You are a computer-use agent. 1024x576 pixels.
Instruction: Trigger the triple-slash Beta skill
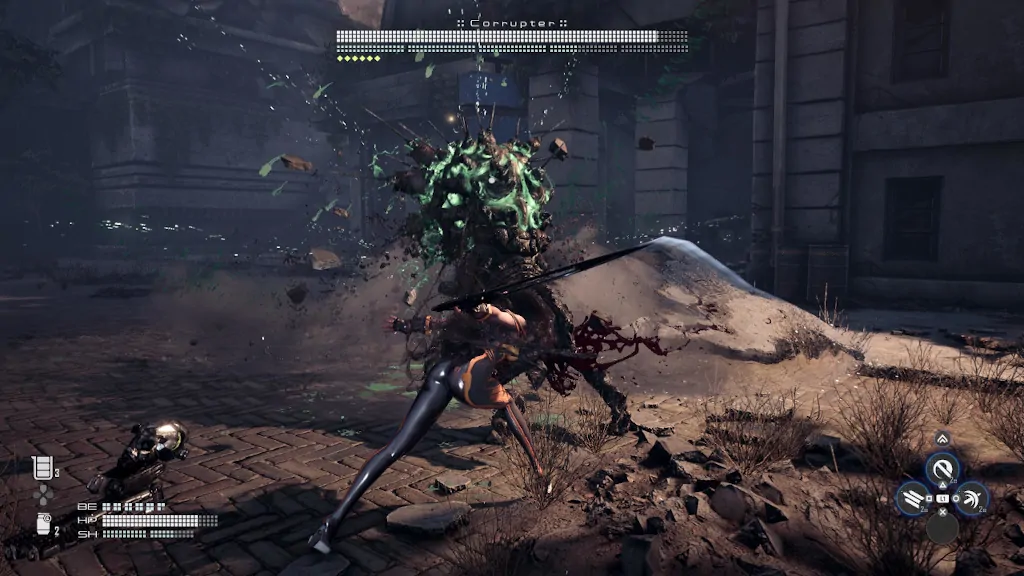pyautogui.click(x=912, y=498)
